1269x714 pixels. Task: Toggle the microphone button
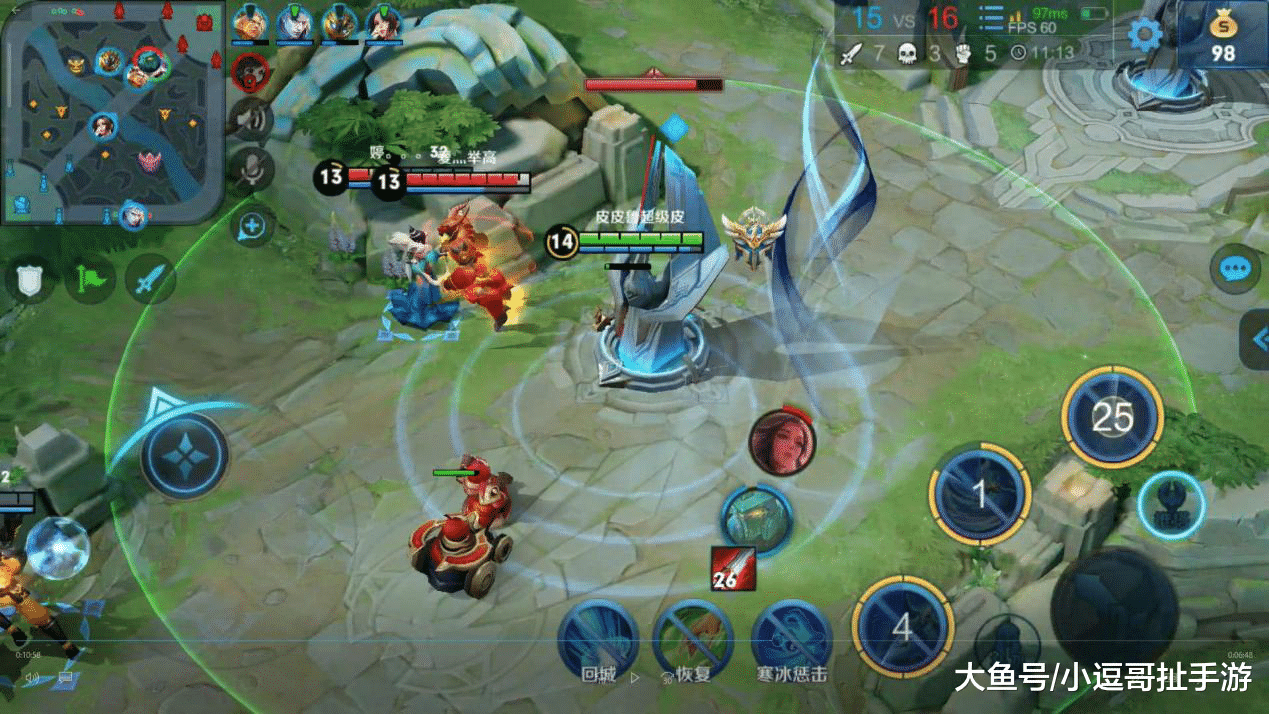tap(251, 170)
